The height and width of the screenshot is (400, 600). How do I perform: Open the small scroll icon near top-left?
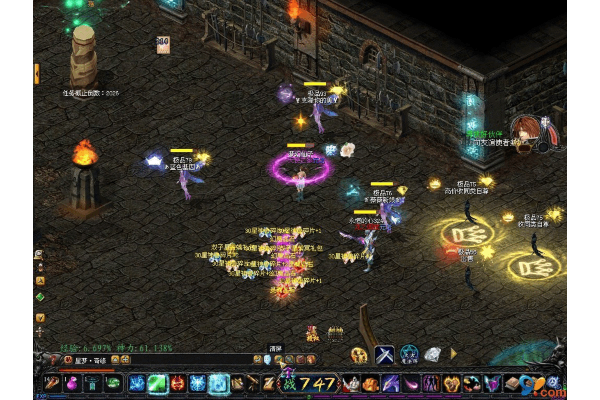tap(162, 44)
